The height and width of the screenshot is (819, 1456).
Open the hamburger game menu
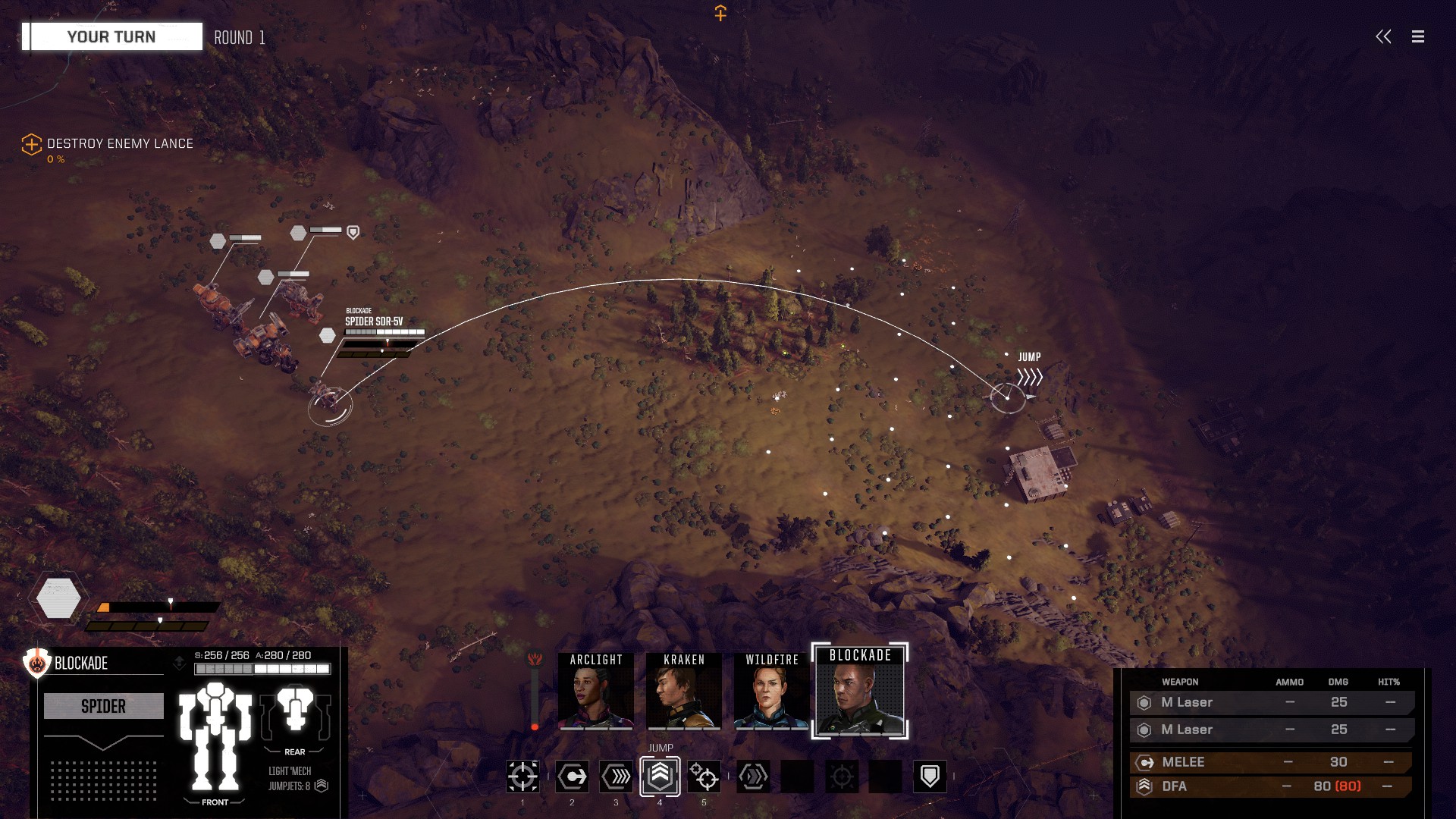[x=1417, y=36]
